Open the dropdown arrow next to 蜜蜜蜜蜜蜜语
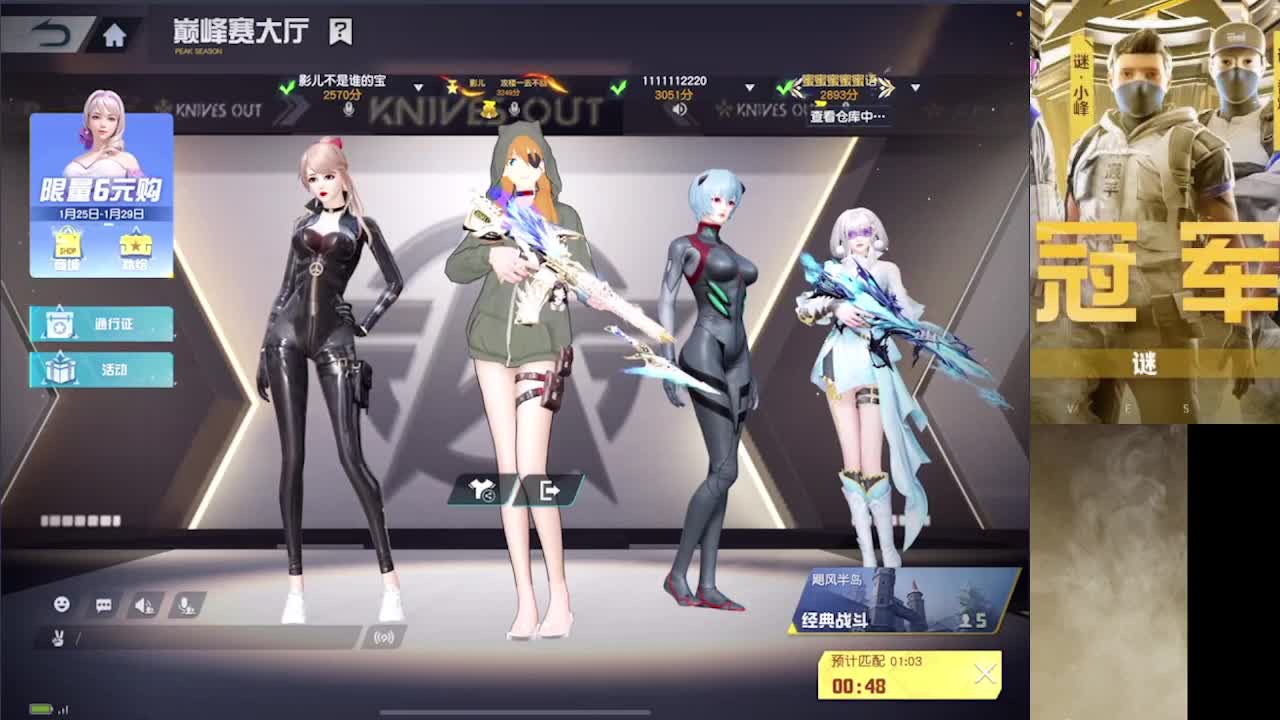 [915, 89]
